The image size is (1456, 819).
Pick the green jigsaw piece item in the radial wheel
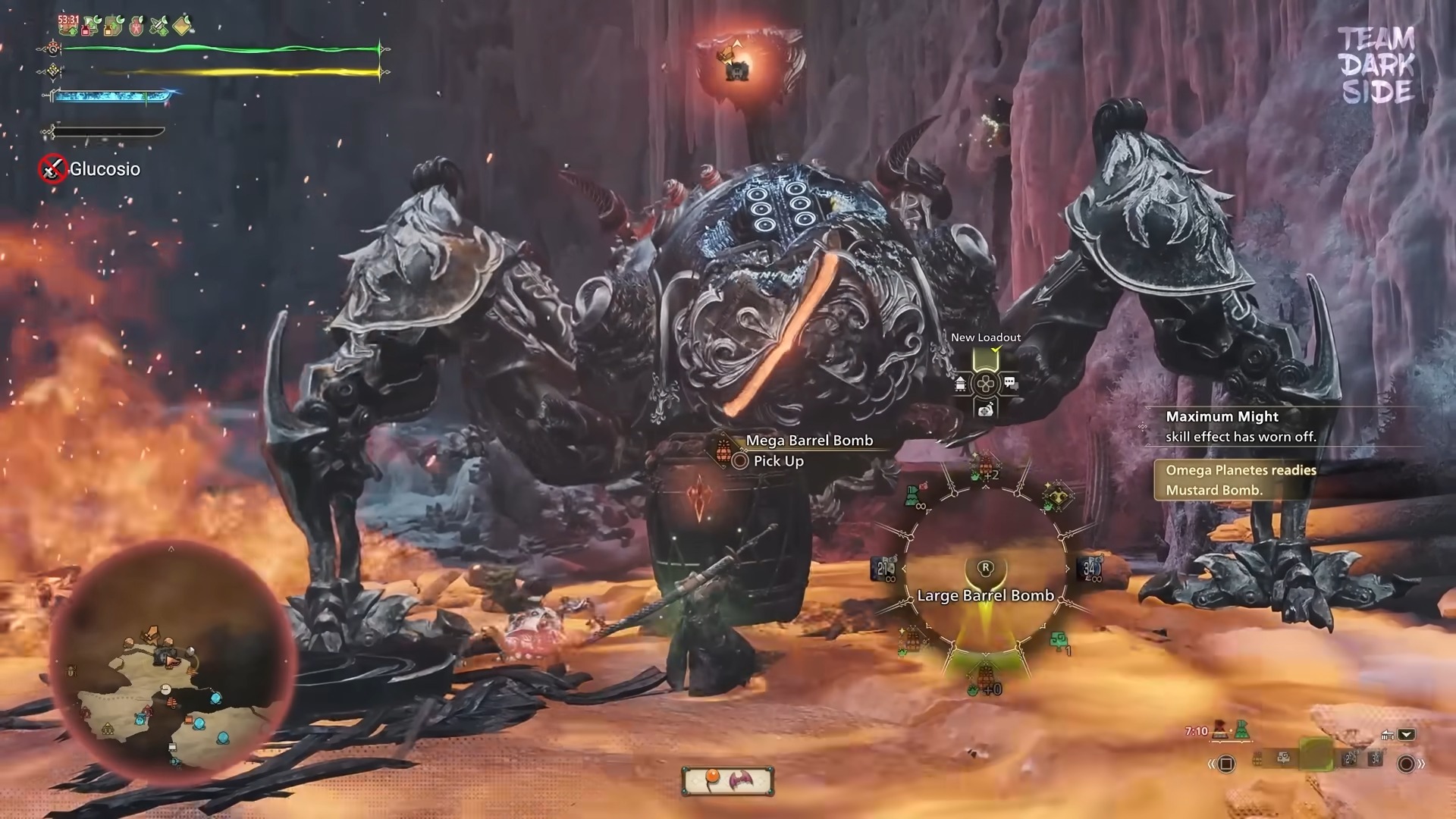(1060, 642)
